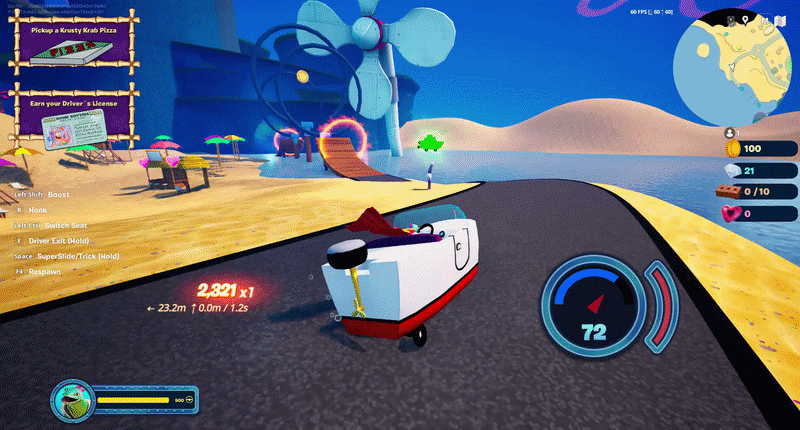Screen dimensions: 800x430
Task: Open the folded map icon above minimap
Action: [781, 21]
